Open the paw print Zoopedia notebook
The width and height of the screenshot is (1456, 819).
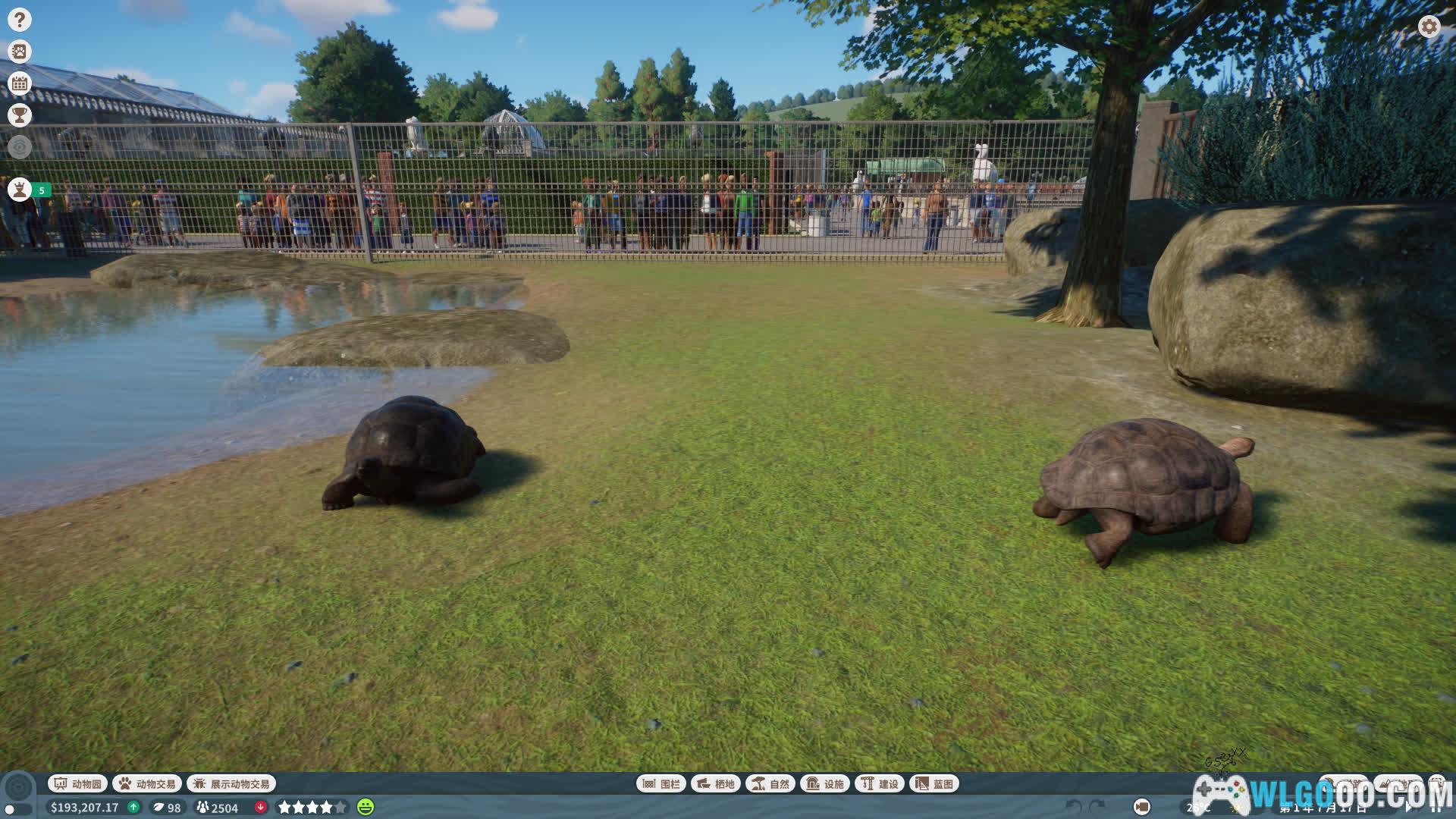tap(20, 52)
